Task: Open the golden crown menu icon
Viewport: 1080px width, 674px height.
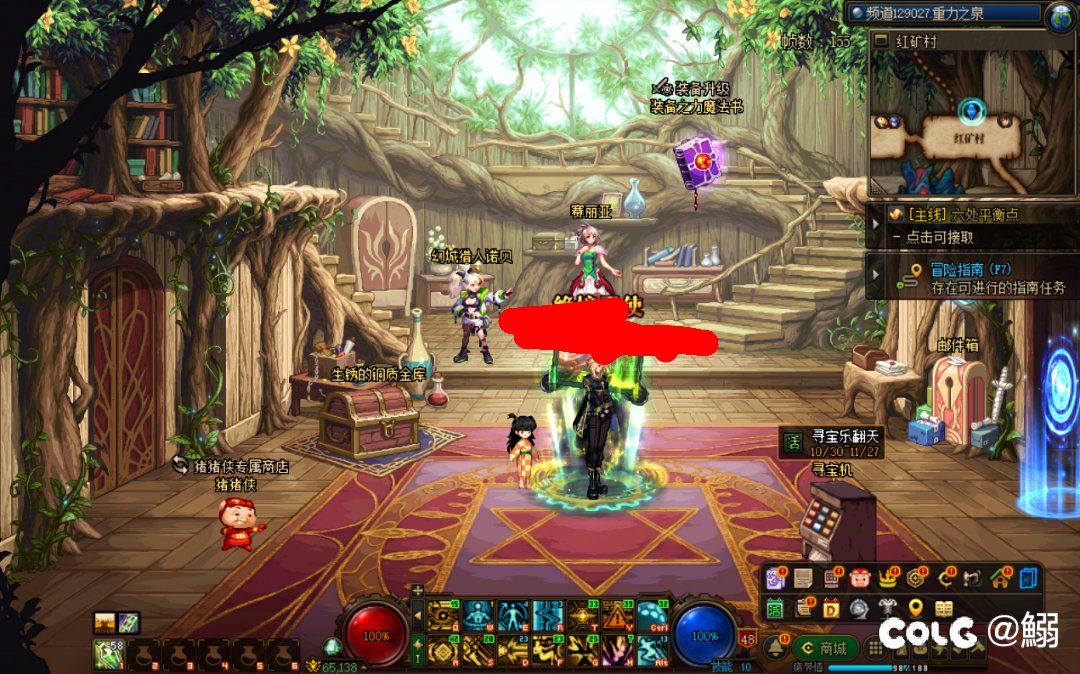Action: coord(888,578)
